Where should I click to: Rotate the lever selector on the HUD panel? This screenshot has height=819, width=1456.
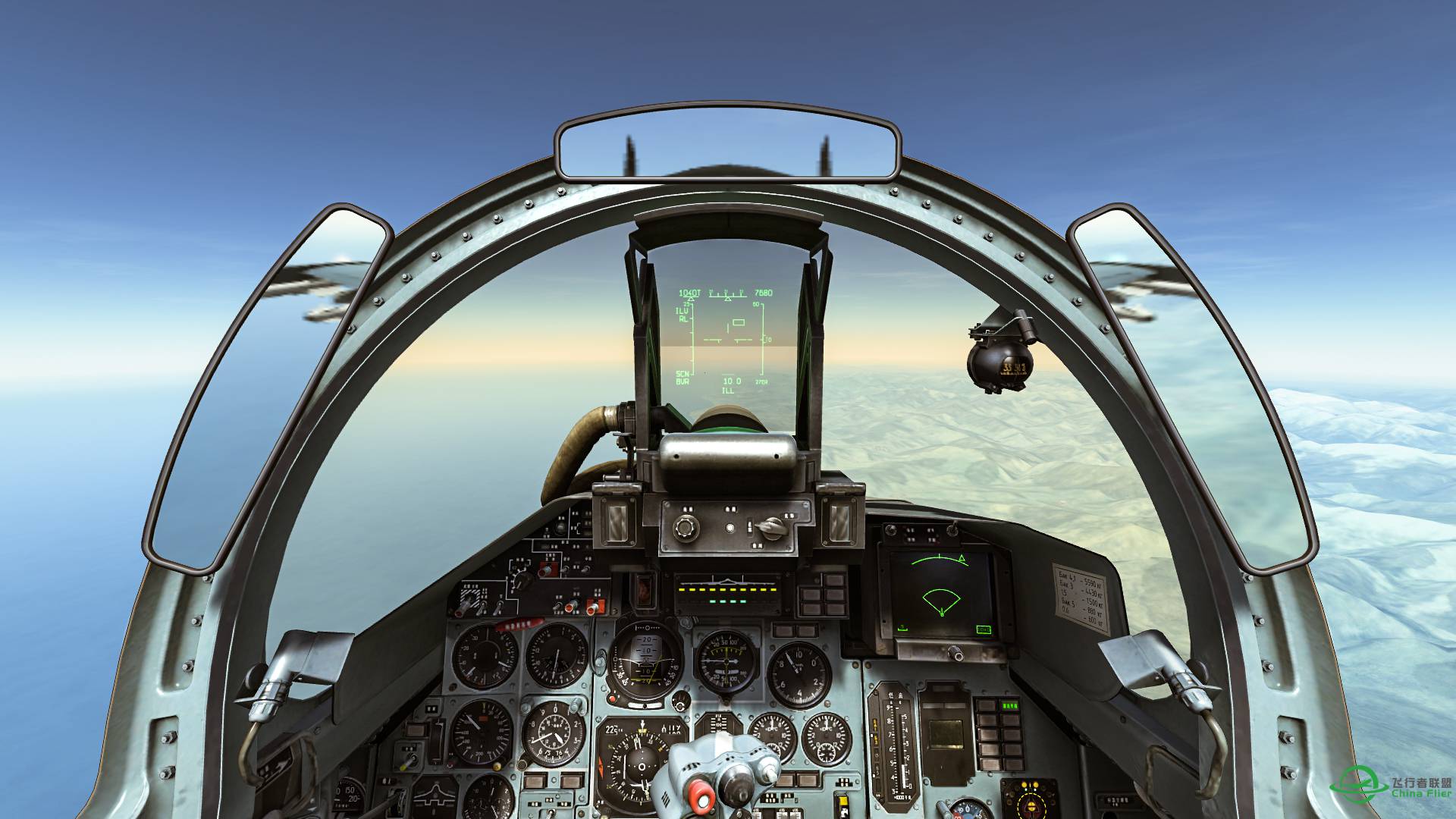[x=772, y=529]
